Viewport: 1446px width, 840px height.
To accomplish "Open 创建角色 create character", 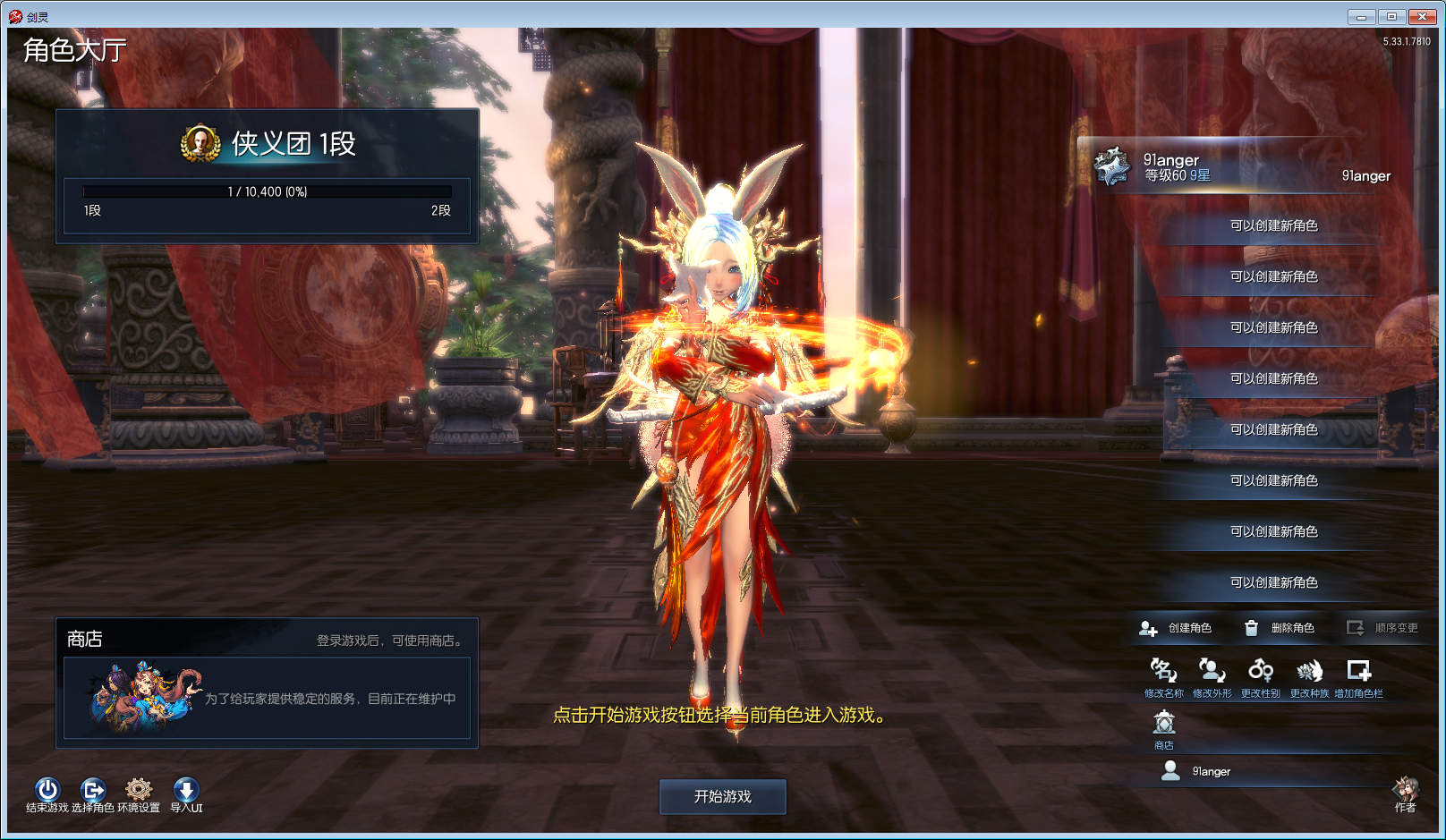I will pos(1175,628).
